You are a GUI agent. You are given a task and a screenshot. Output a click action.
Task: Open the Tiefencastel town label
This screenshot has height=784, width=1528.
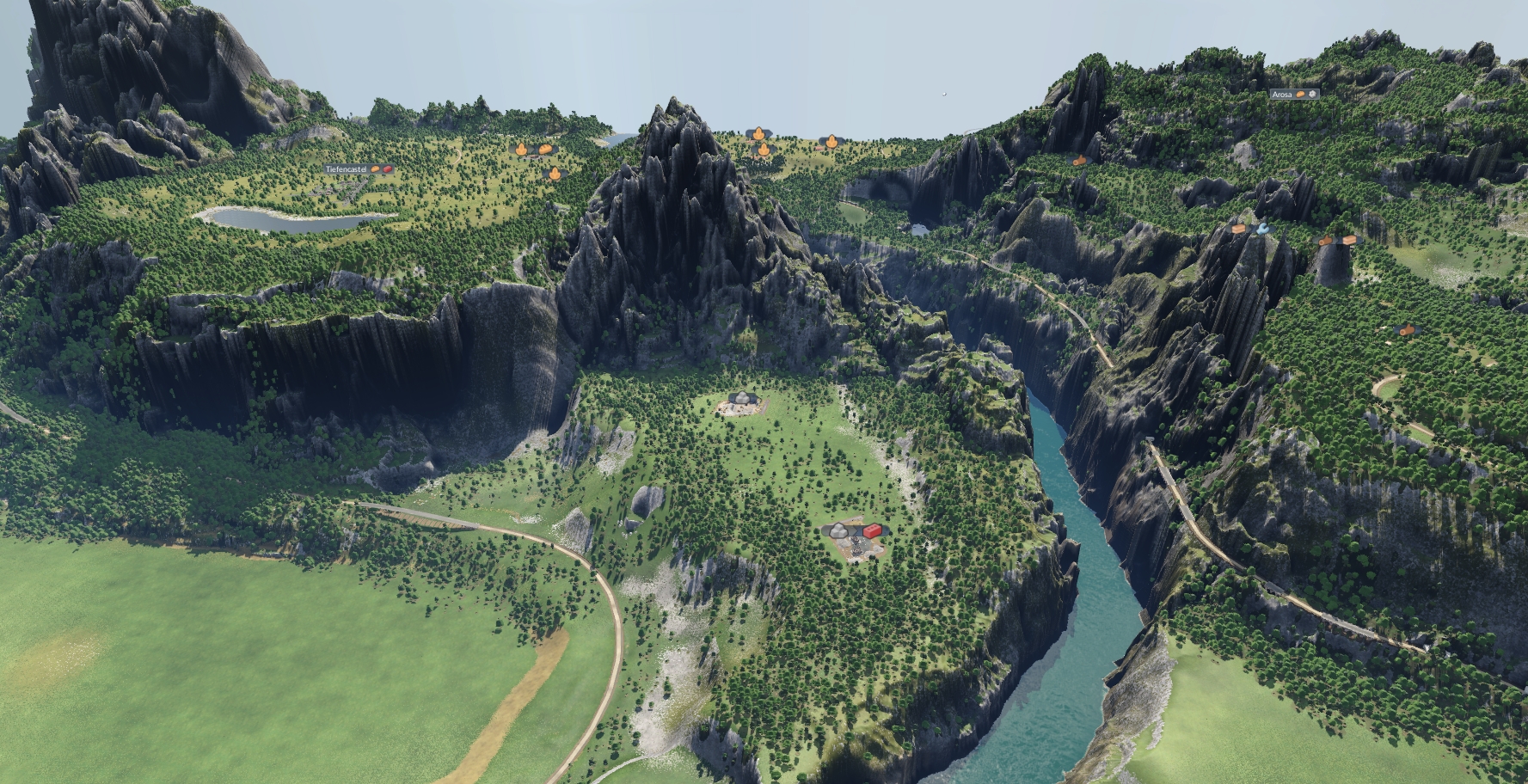[x=347, y=170]
